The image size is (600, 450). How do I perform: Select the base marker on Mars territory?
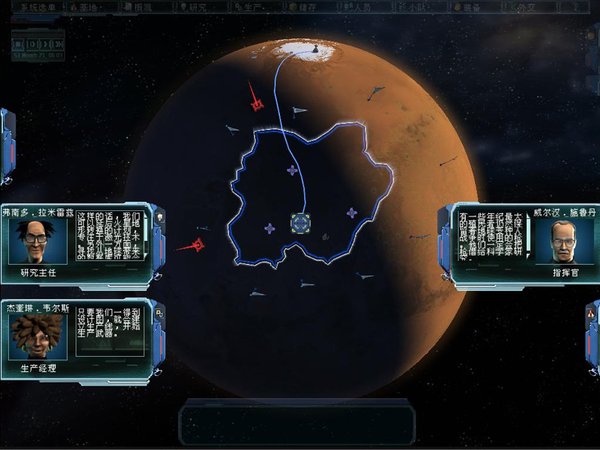pos(300,222)
